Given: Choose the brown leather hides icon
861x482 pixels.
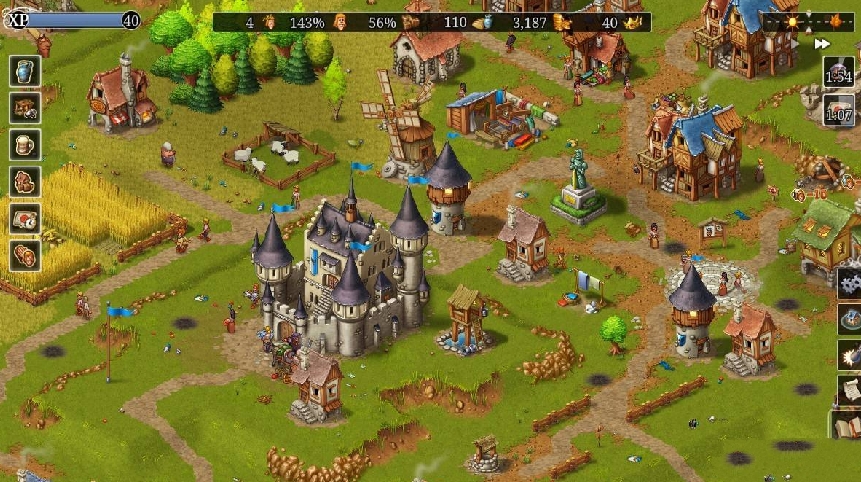Looking at the screenshot, I should [24, 181].
